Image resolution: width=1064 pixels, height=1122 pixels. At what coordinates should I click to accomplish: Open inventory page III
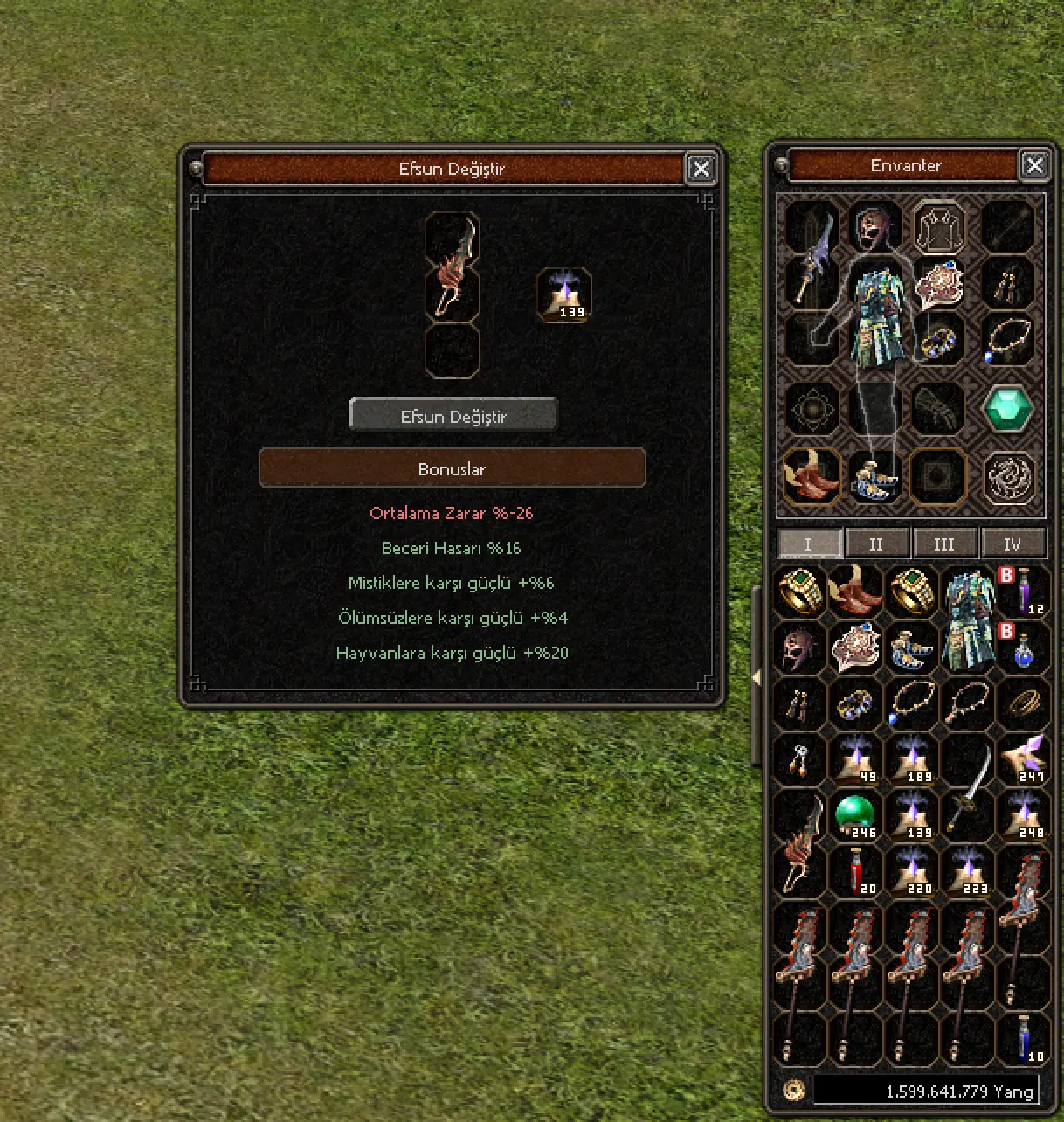(x=944, y=544)
